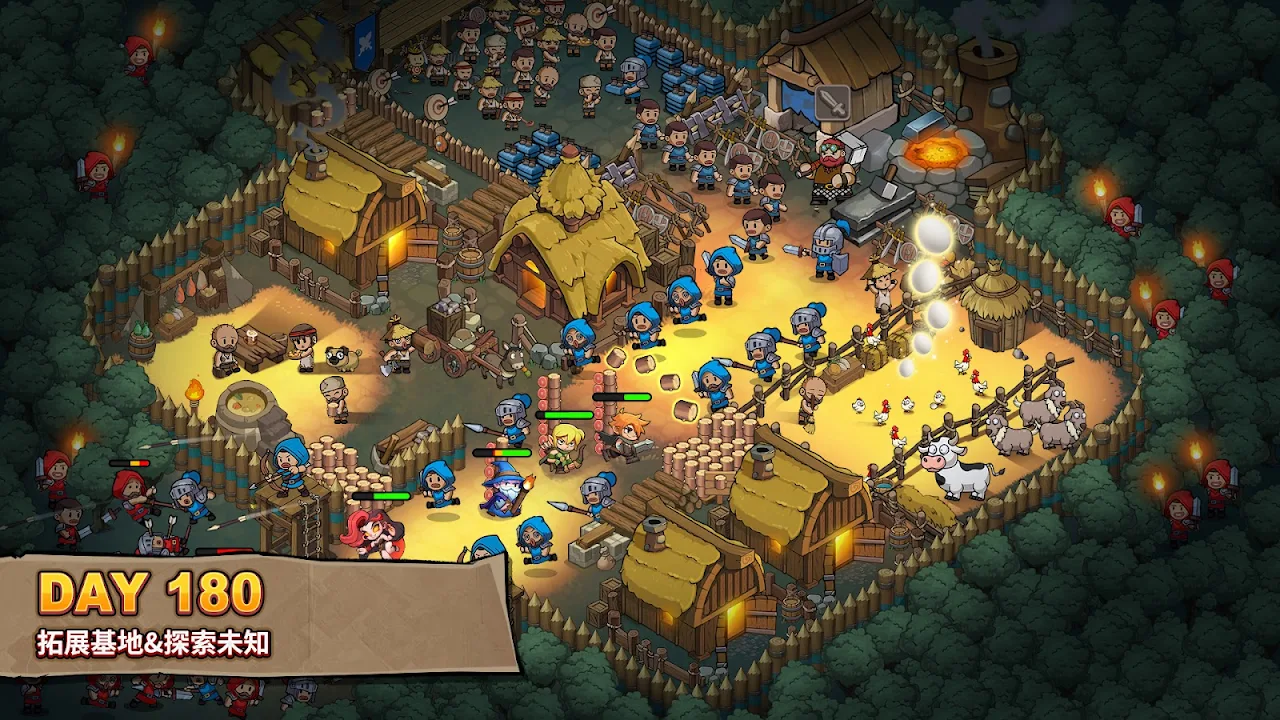
Task: Tap the sword icon above the blacksmith
Action: [x=832, y=101]
